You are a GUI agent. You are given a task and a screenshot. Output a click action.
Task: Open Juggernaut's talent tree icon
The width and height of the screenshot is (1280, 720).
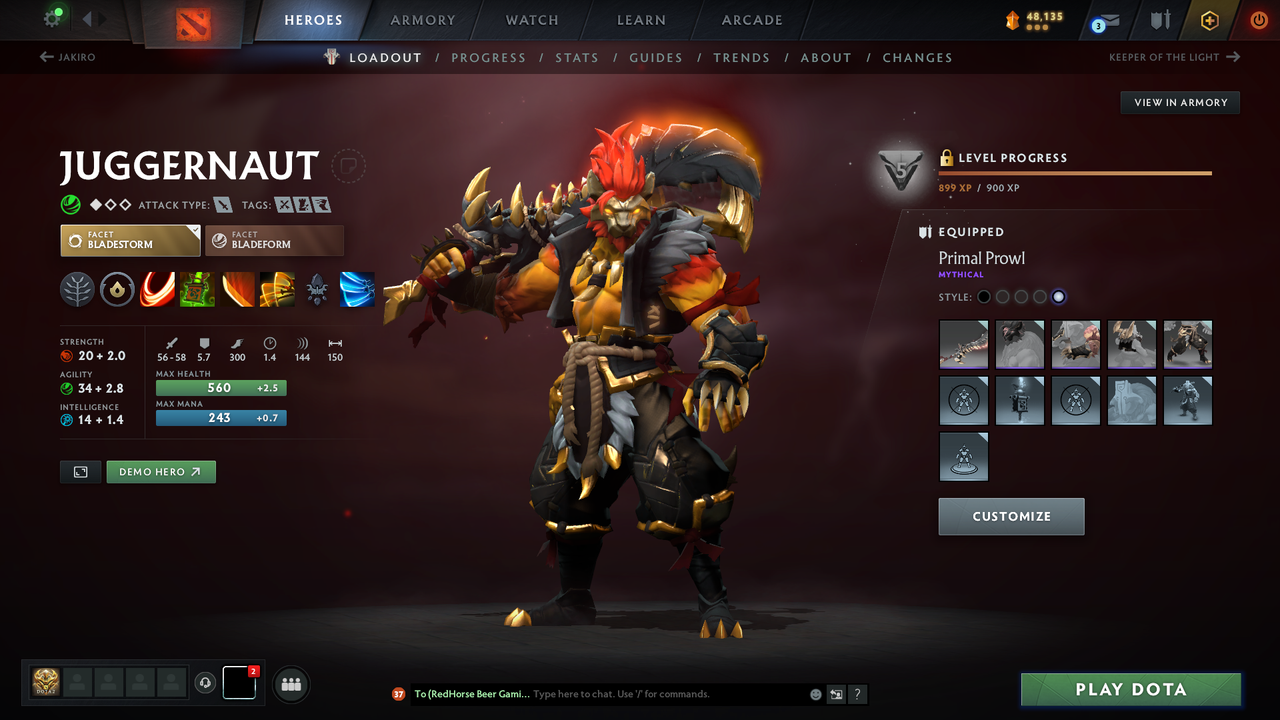pos(77,290)
